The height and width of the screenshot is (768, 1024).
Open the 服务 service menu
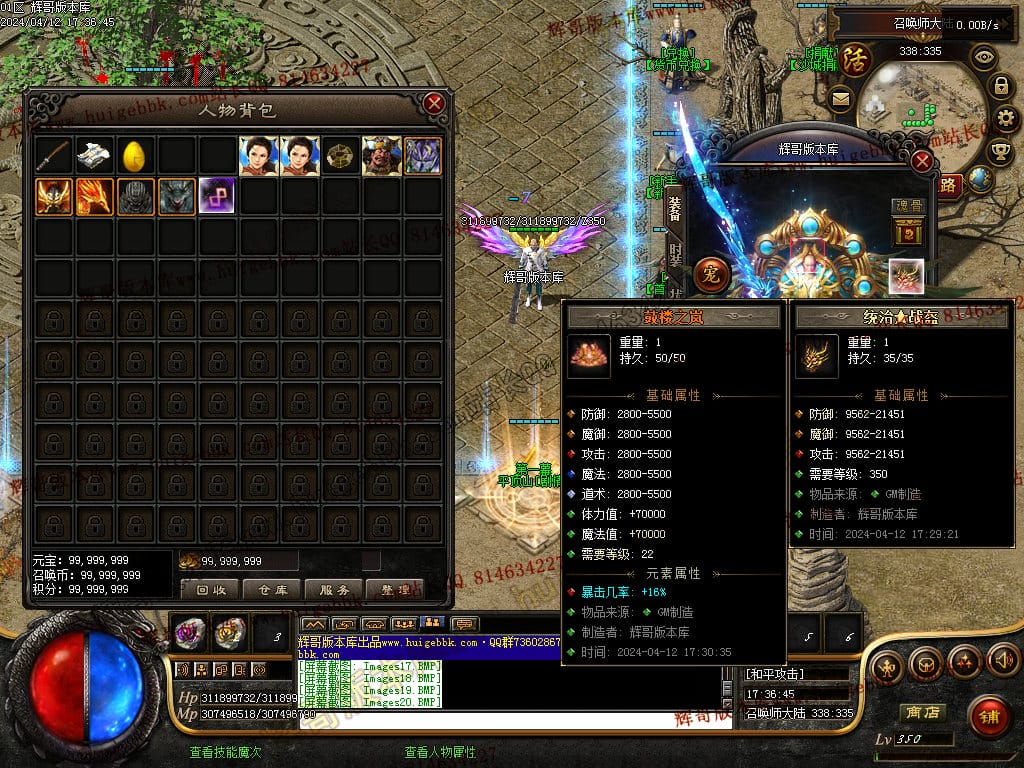click(x=333, y=589)
